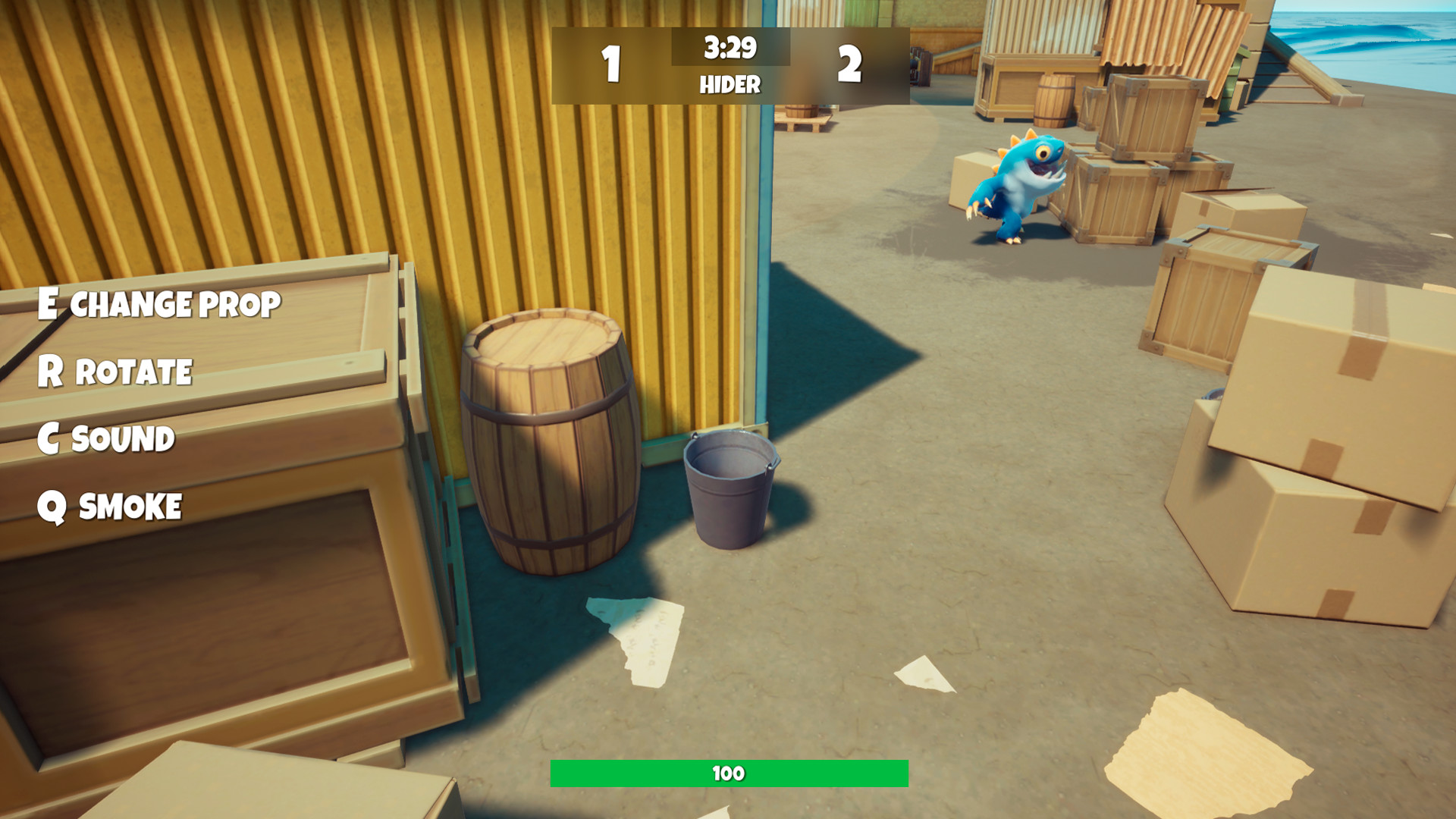Select the R Rotate action icon
The height and width of the screenshot is (819, 1456).
115,372
